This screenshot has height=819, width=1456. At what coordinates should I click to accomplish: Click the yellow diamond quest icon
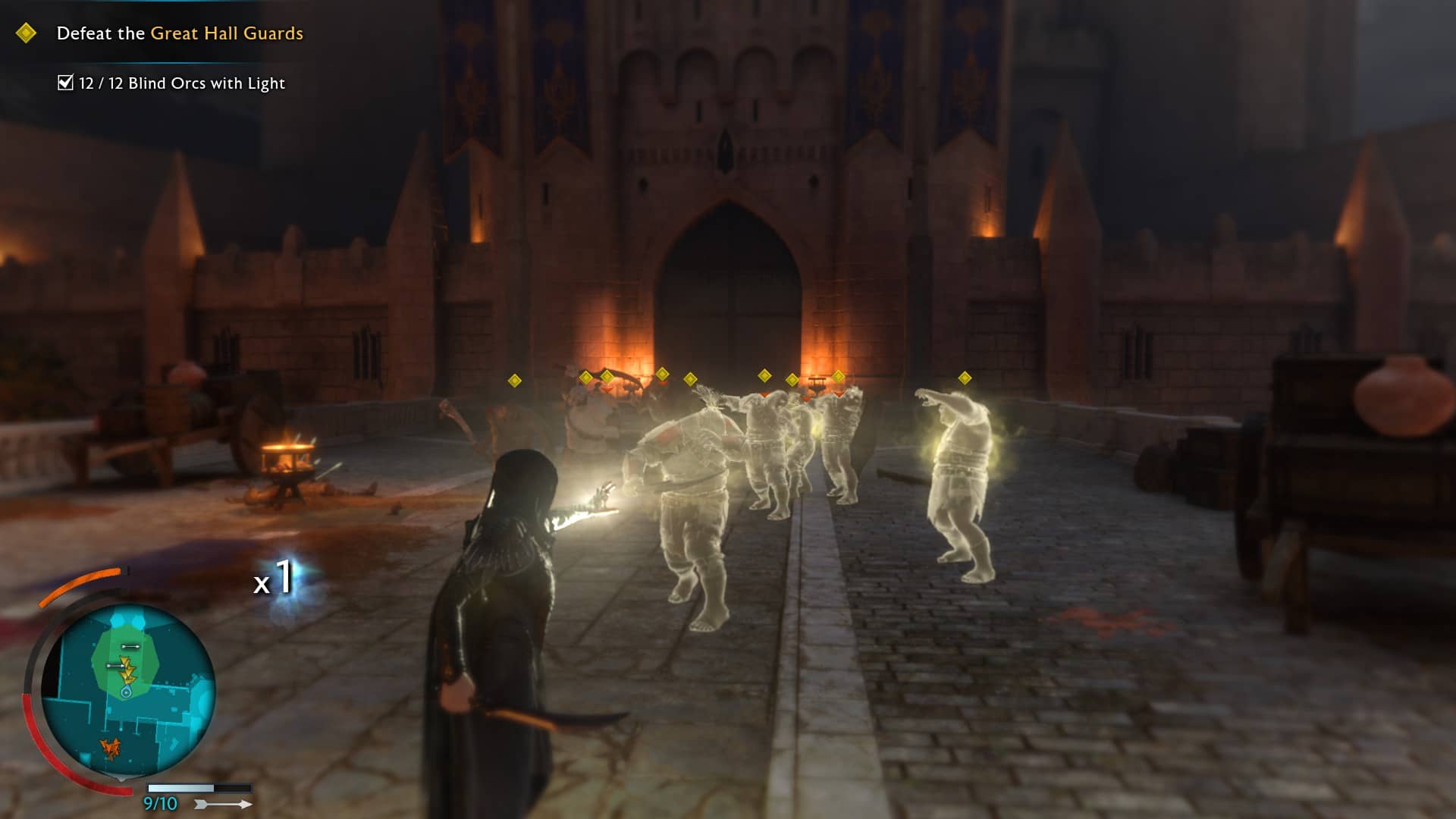(x=26, y=33)
